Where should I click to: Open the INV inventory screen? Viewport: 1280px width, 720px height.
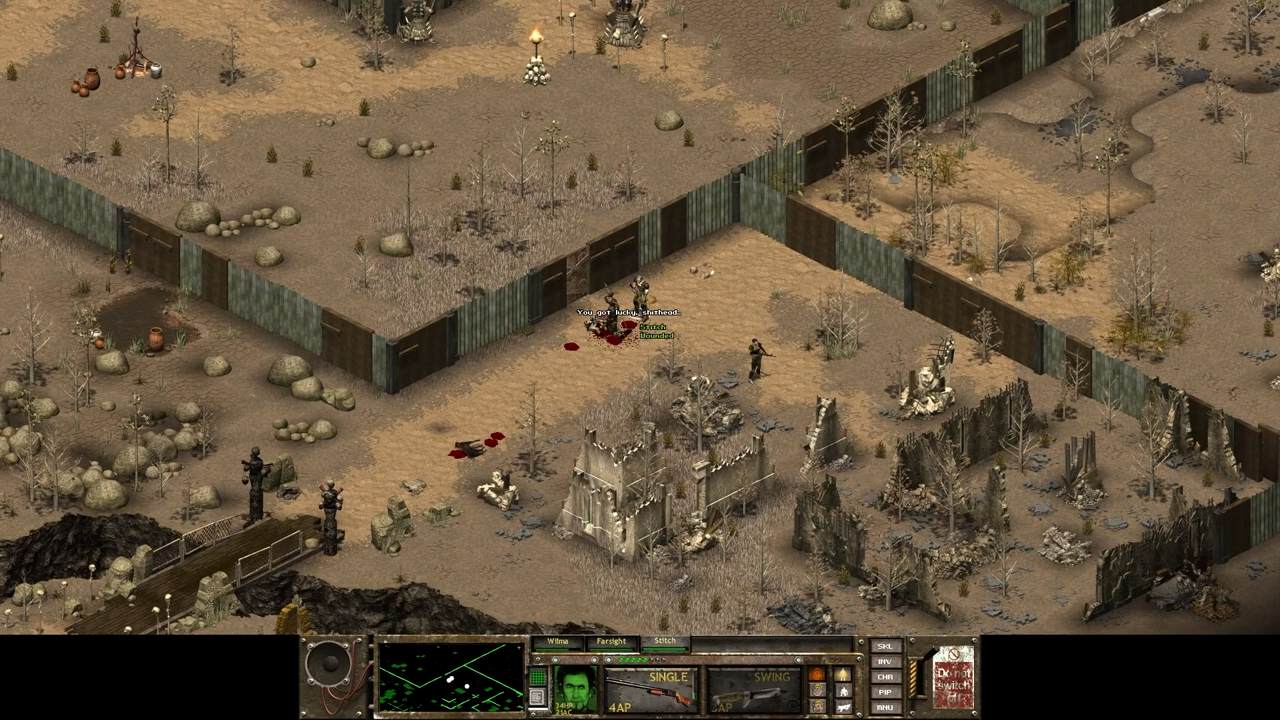coord(884,661)
